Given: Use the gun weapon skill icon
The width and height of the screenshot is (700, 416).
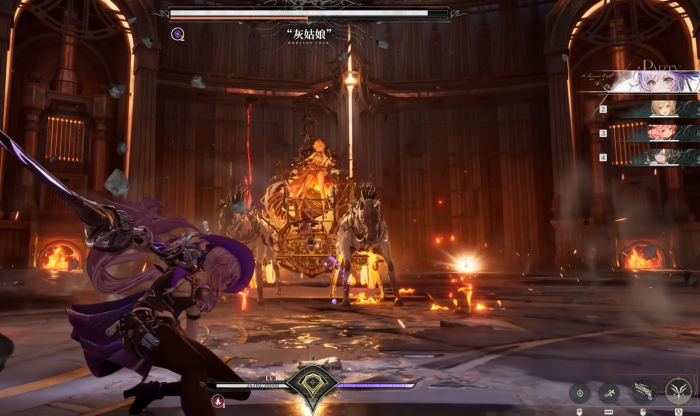Looking at the screenshot, I should [x=643, y=393].
